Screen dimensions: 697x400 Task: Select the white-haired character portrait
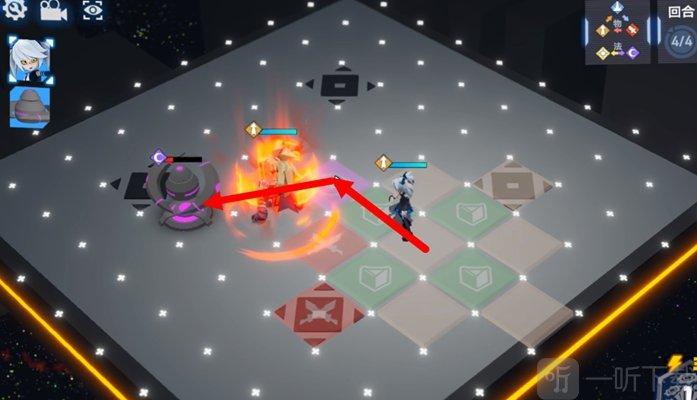pyautogui.click(x=26, y=60)
